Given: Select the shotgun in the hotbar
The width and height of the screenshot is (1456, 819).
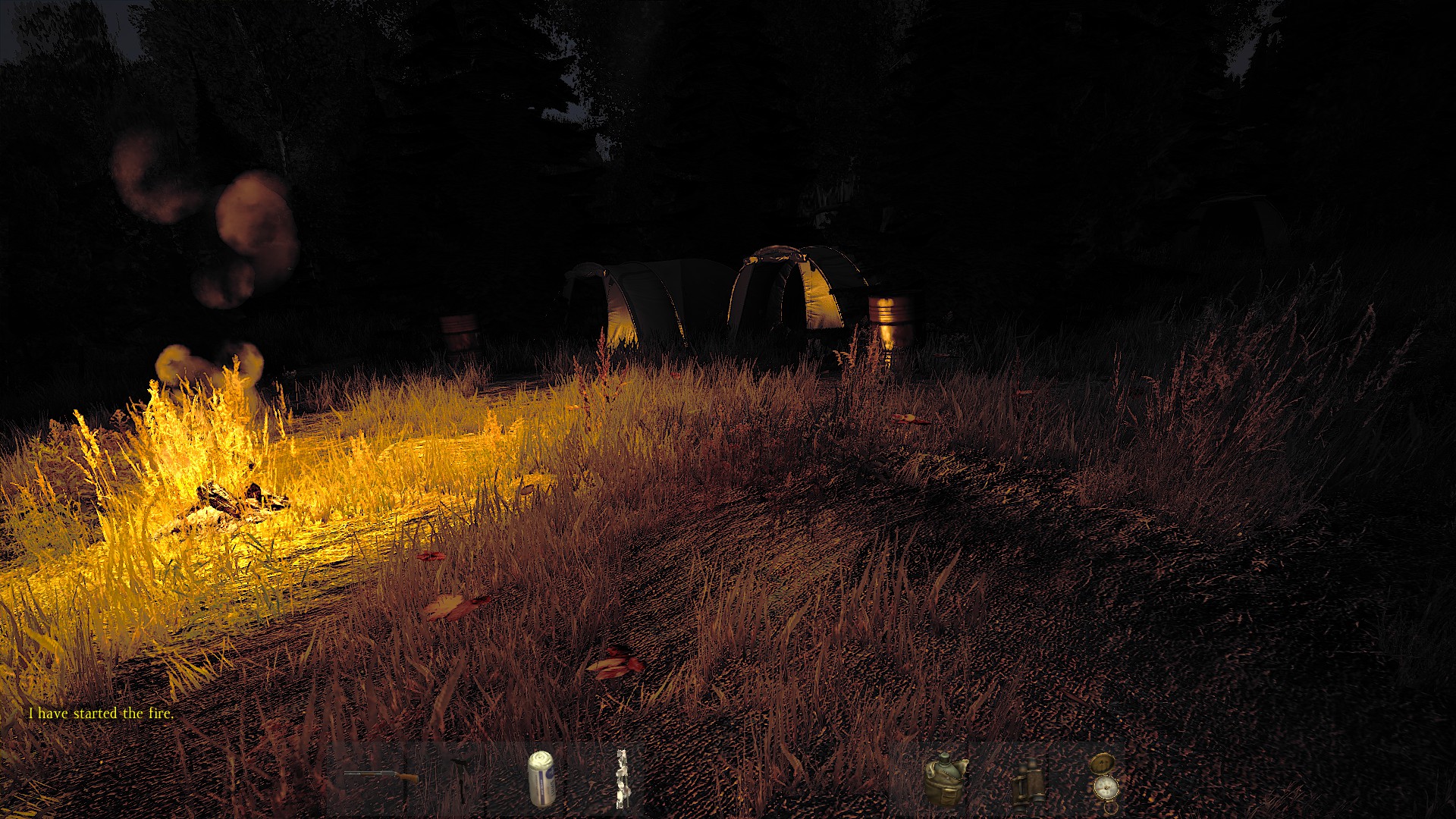Looking at the screenshot, I should point(381,777).
